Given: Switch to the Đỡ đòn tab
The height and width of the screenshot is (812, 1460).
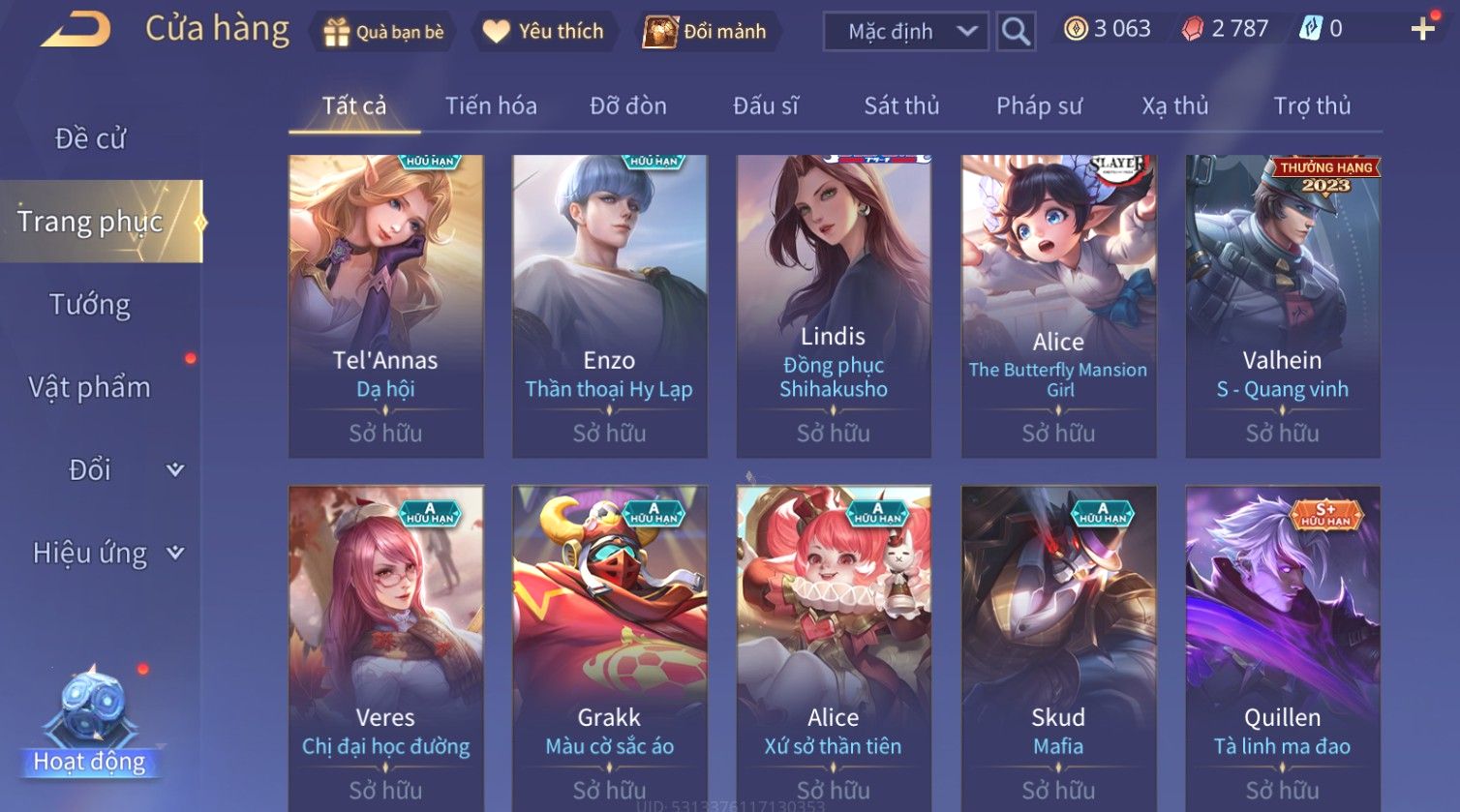Looking at the screenshot, I should pyautogui.click(x=628, y=105).
